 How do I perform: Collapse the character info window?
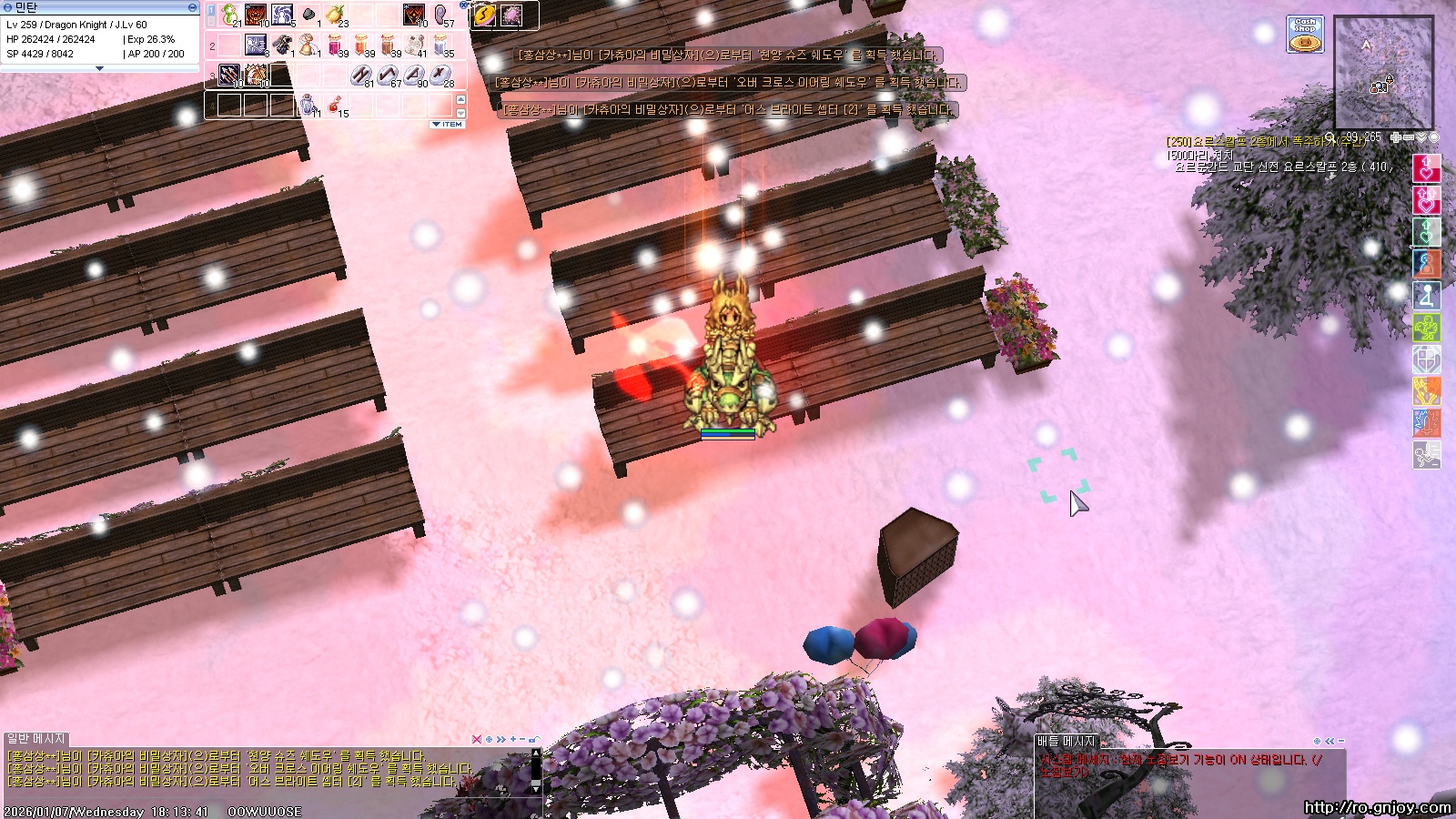(x=192, y=7)
